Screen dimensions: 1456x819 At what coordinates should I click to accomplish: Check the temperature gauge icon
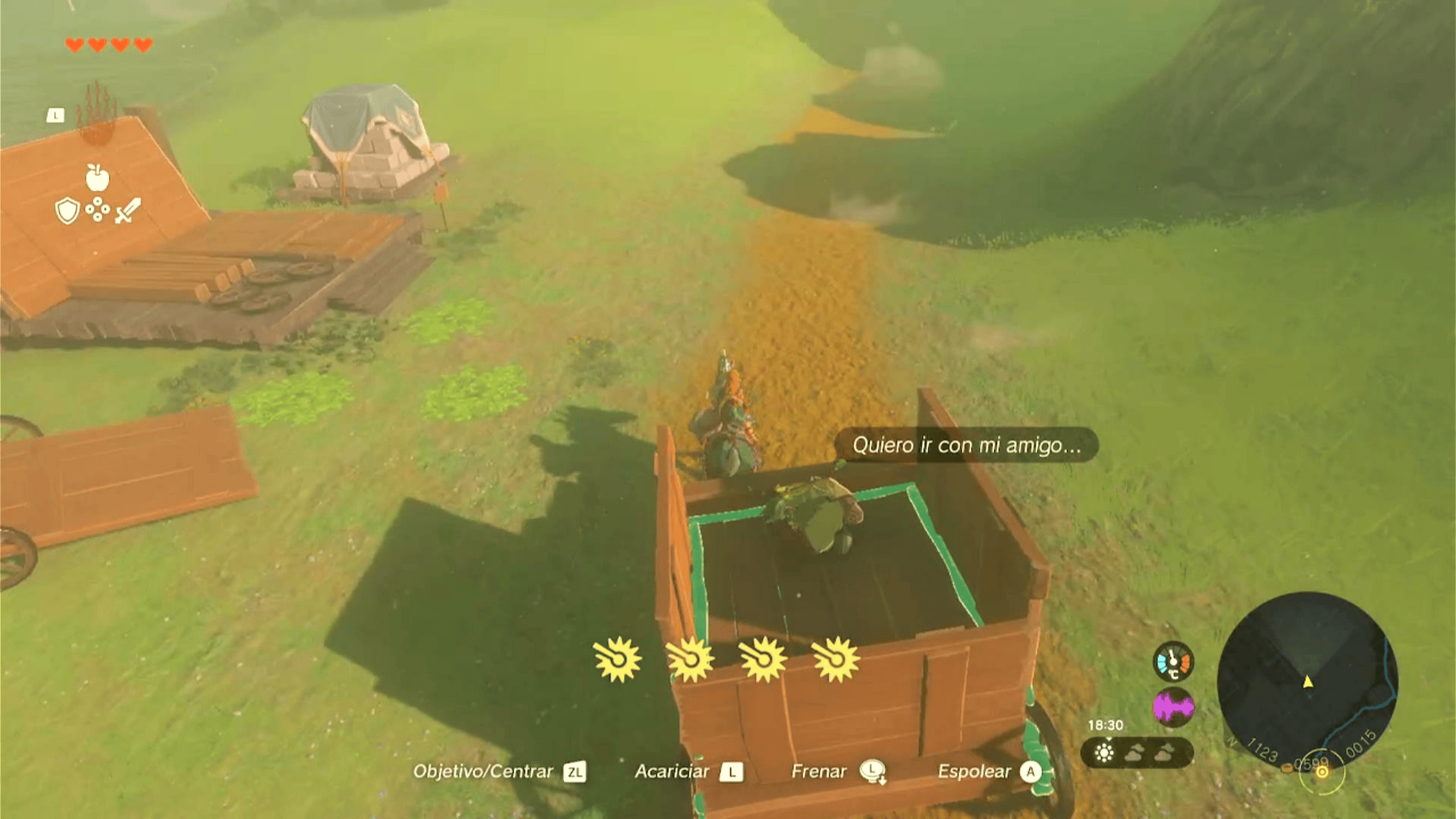click(1173, 661)
